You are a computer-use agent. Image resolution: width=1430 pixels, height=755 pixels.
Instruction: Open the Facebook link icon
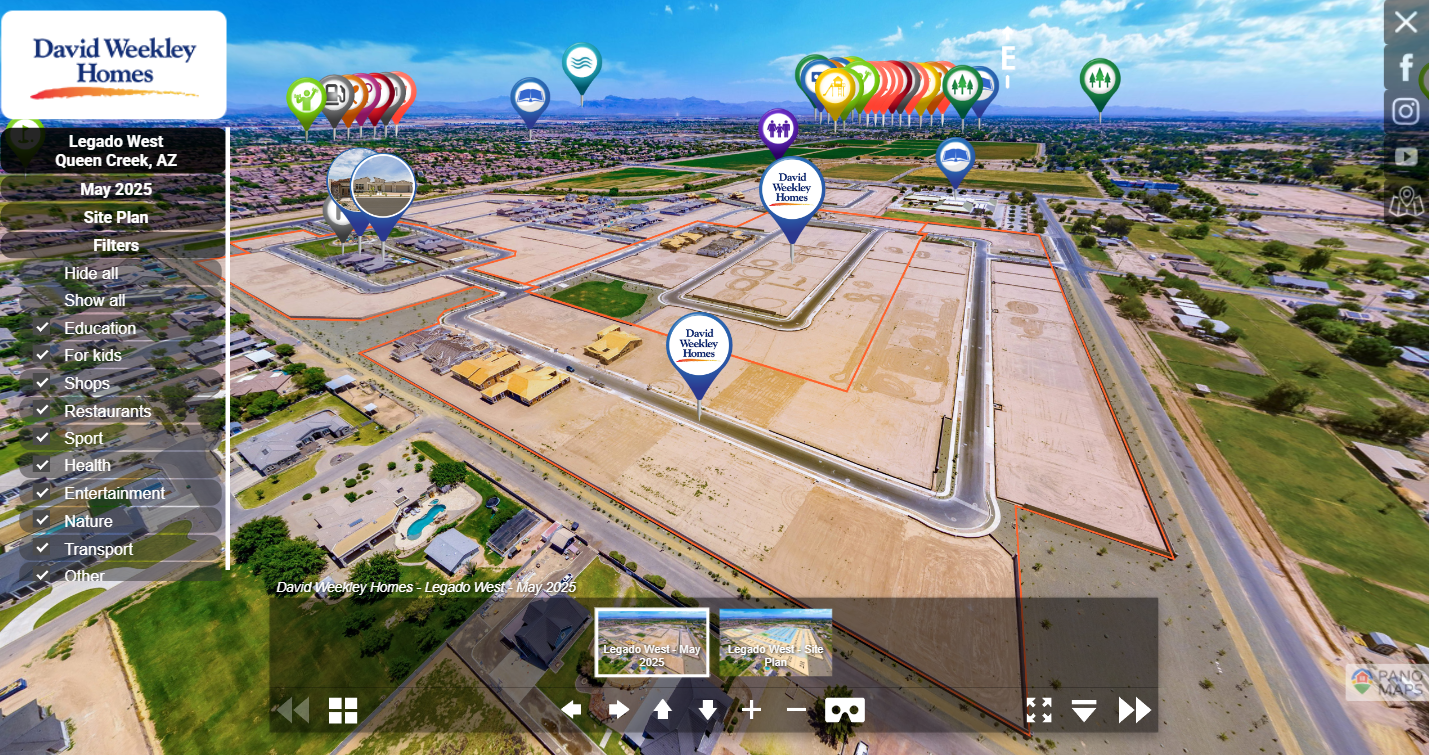pos(1406,67)
